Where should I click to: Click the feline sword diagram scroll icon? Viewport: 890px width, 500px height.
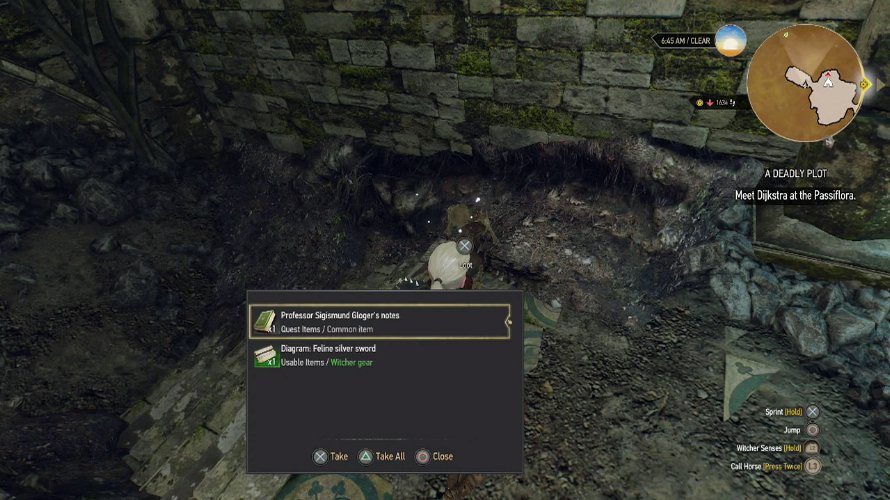(x=265, y=355)
